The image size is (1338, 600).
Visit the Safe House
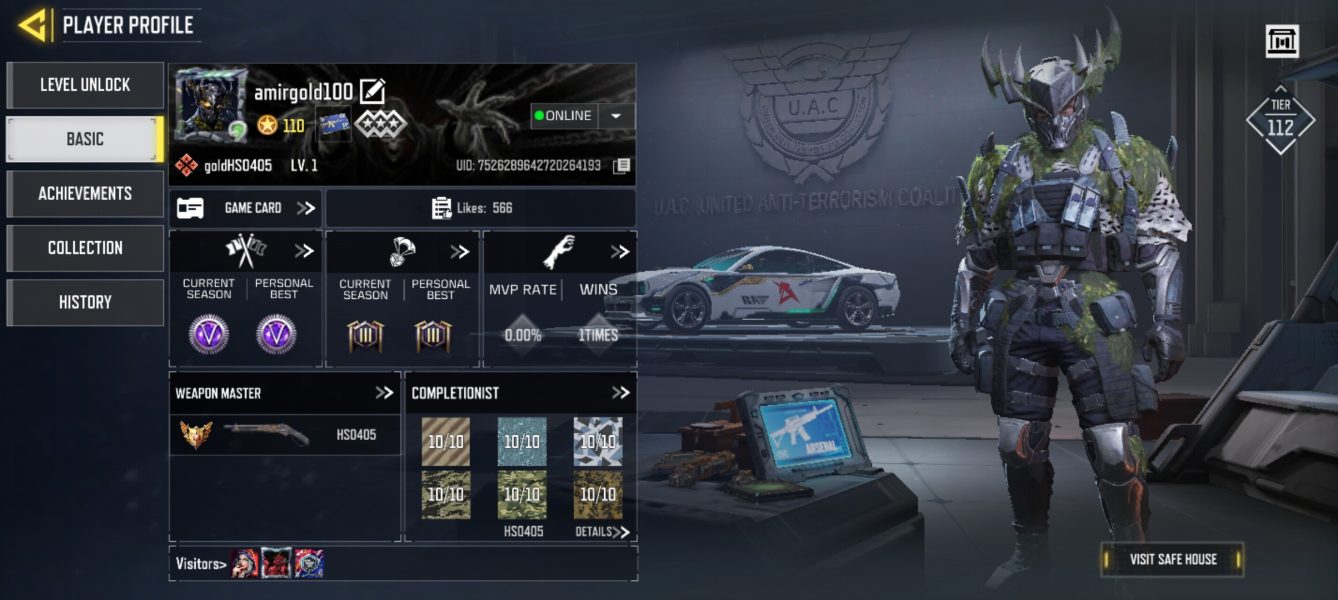click(x=1172, y=559)
